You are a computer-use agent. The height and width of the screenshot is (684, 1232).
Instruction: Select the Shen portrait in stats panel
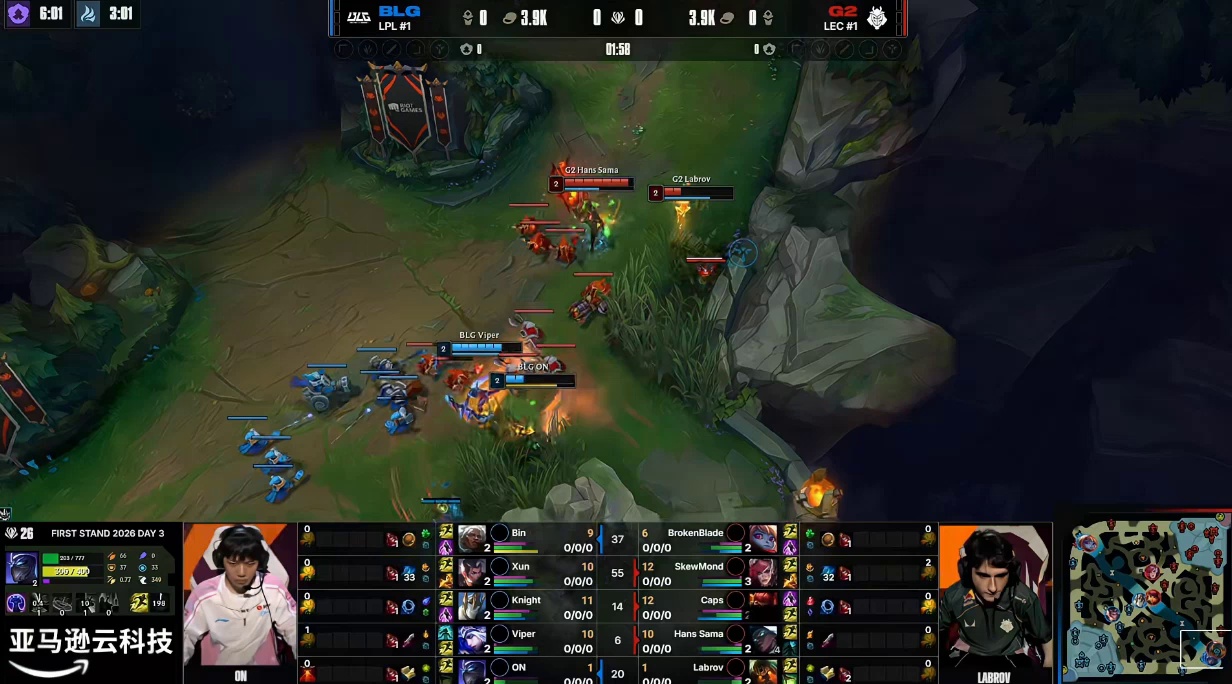[x=21, y=567]
